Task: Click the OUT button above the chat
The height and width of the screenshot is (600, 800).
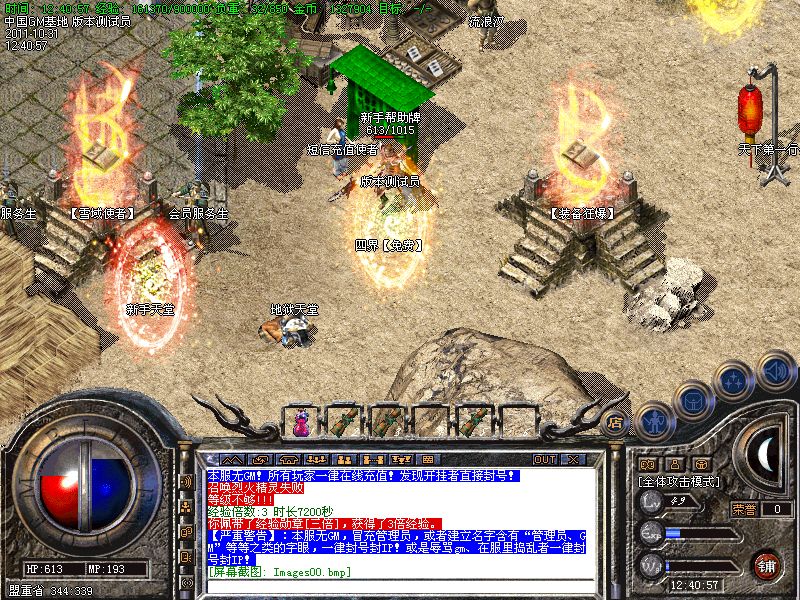Action: (544, 459)
